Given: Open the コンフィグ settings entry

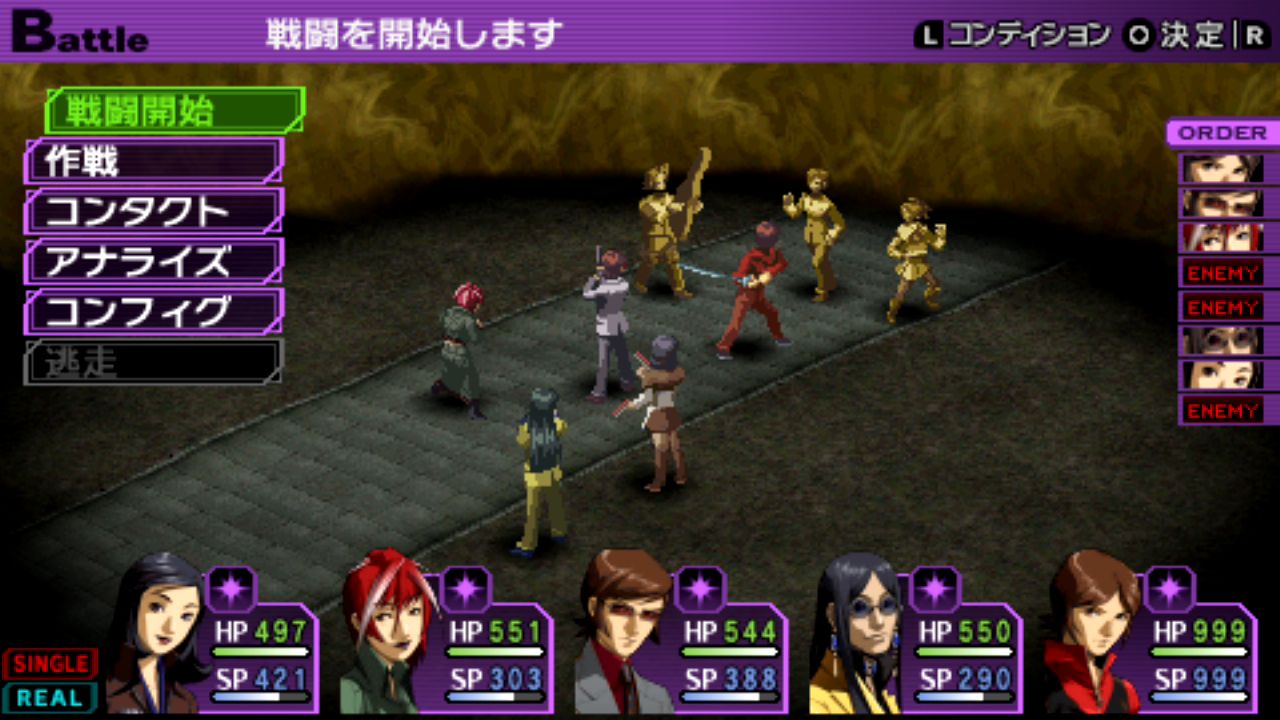Looking at the screenshot, I should pos(153,311).
